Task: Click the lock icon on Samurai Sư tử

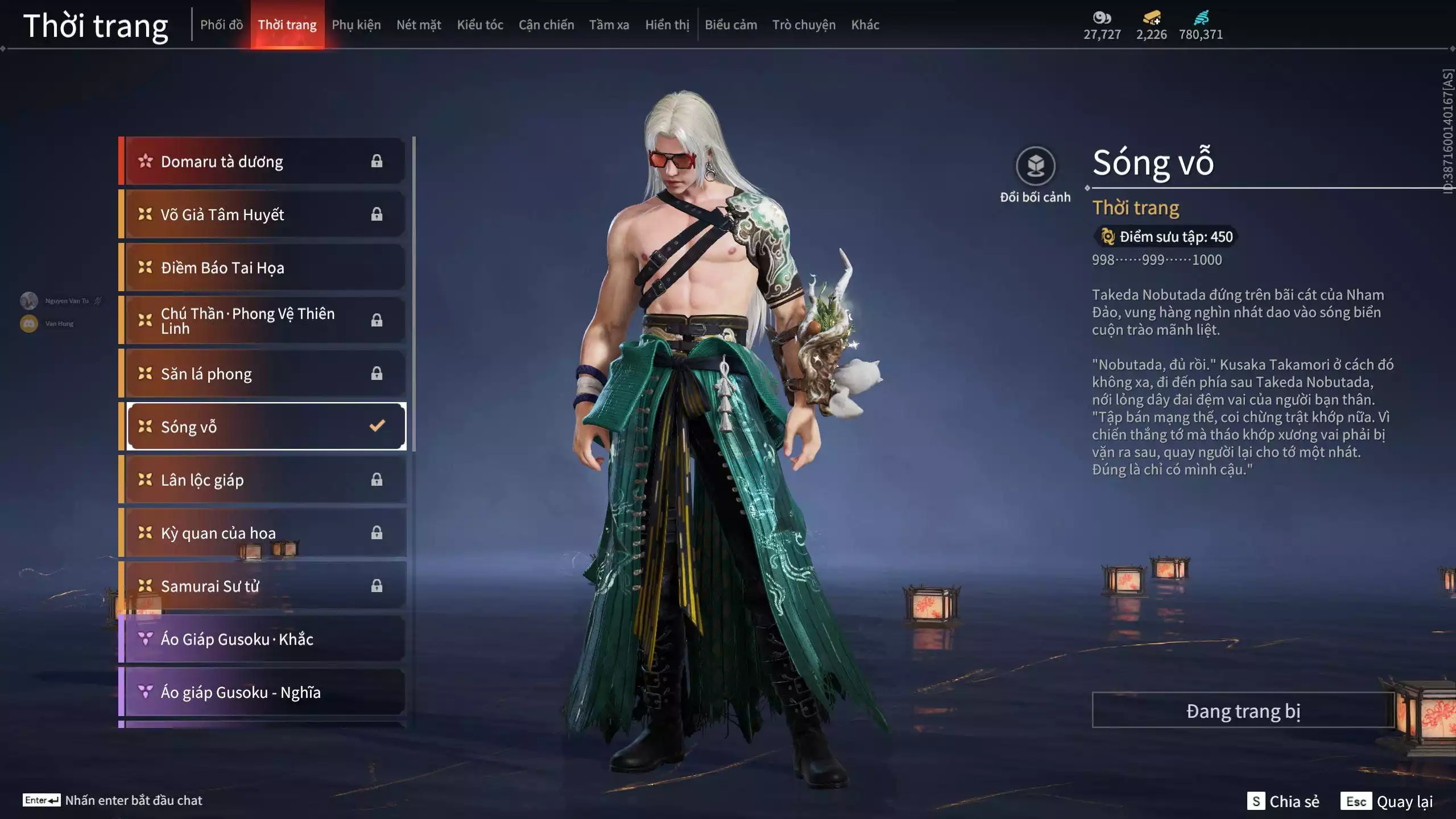Action: pos(377,586)
